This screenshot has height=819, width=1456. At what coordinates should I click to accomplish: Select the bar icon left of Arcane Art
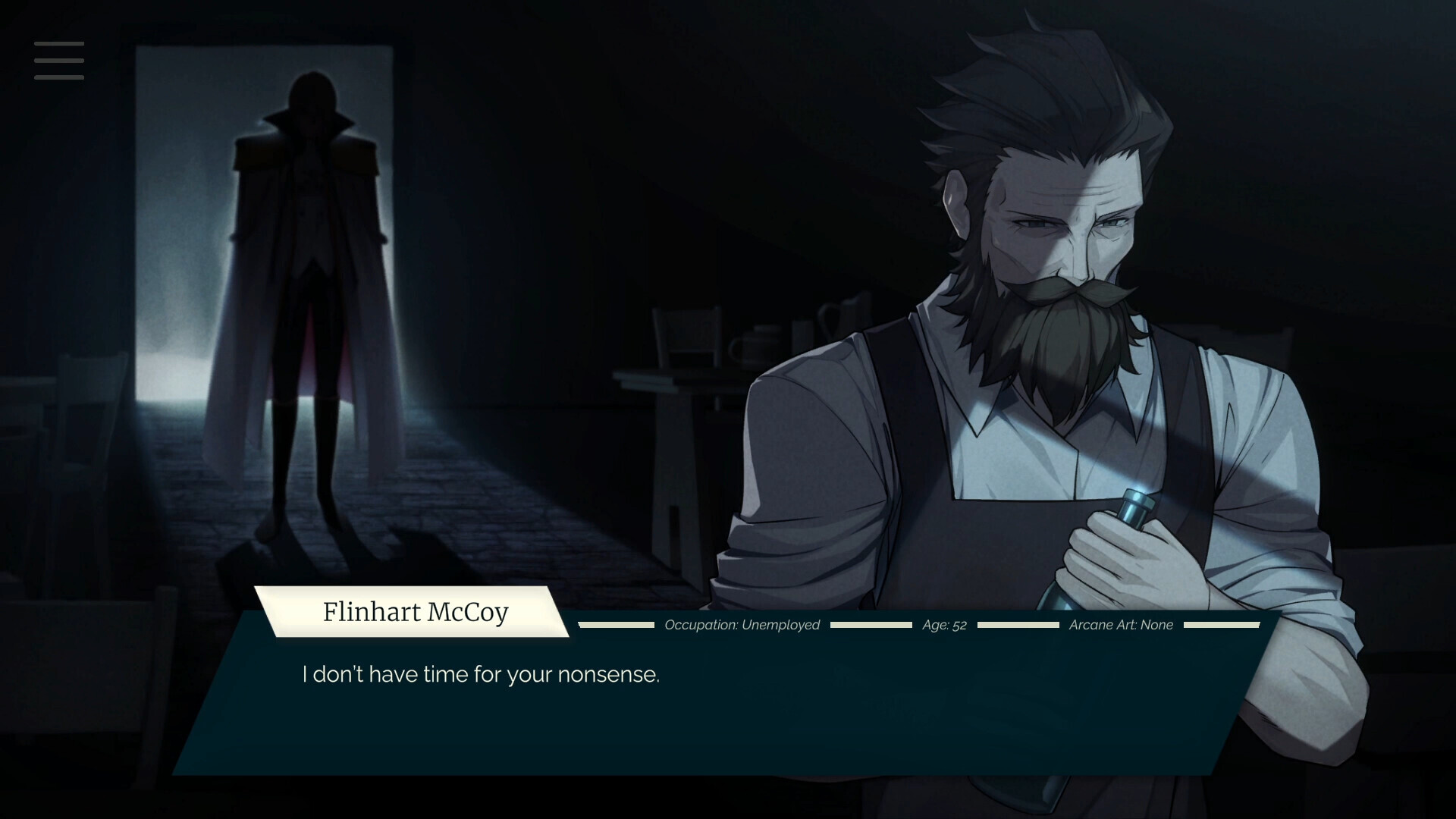[1018, 625]
